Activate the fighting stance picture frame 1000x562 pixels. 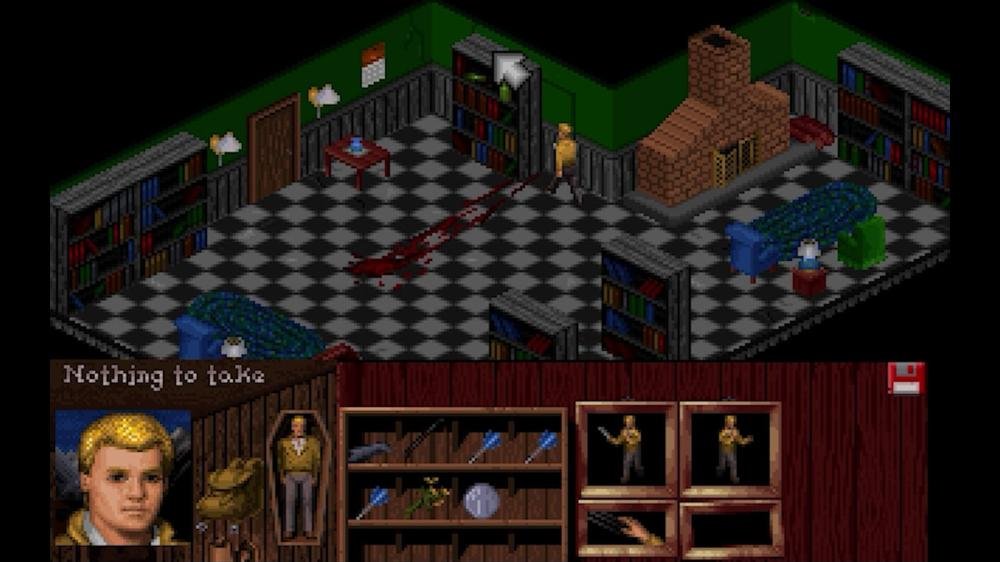click(x=627, y=447)
